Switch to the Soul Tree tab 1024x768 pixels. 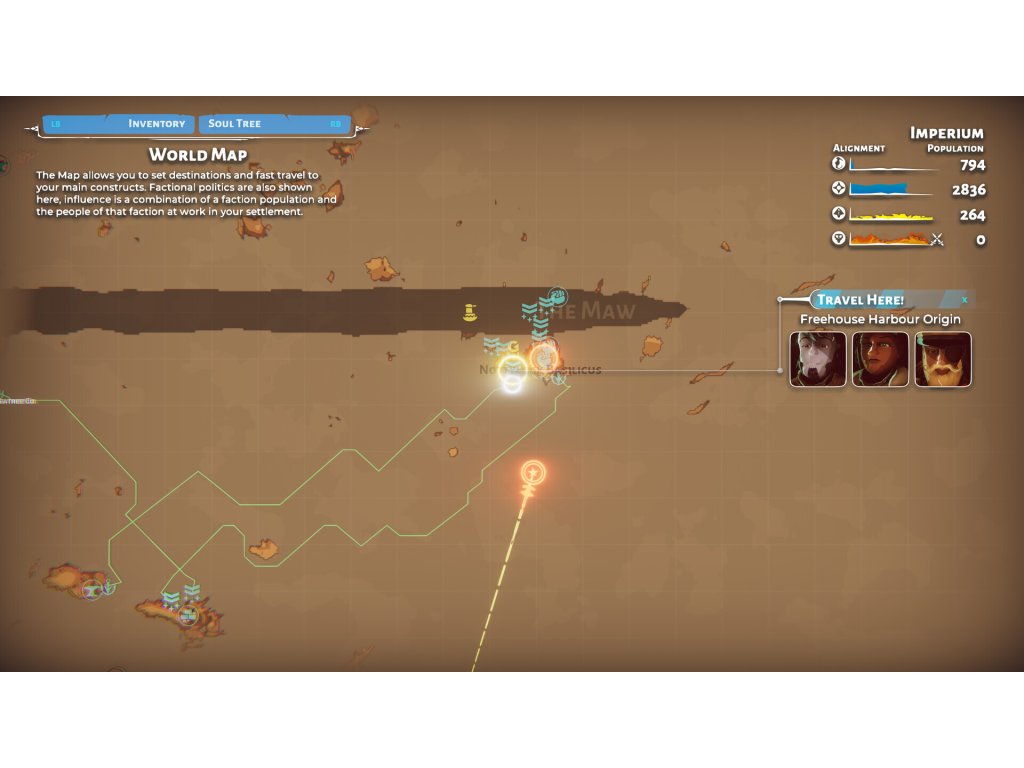pyautogui.click(x=235, y=124)
